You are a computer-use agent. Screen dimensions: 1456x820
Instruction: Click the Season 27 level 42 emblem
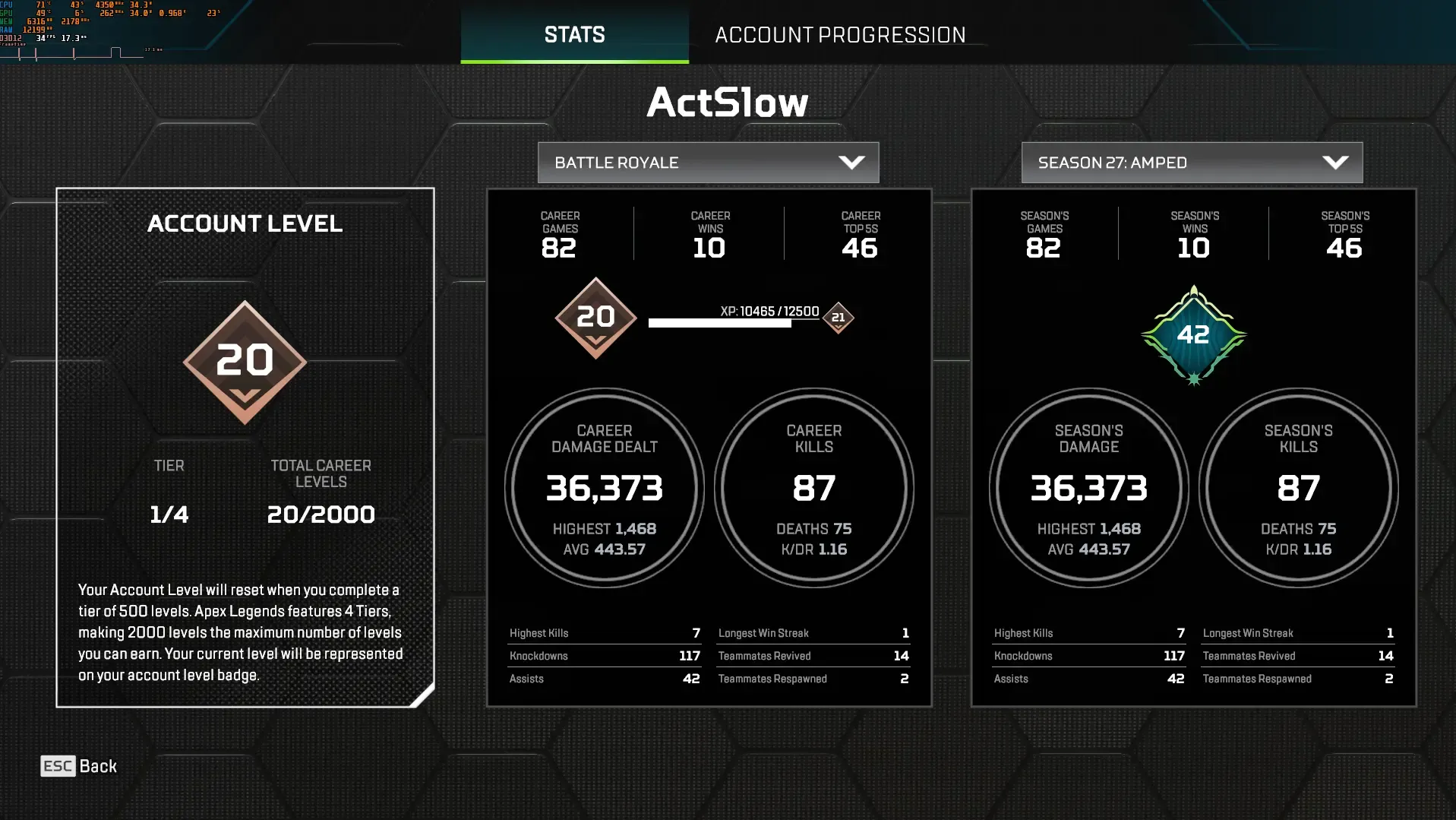pyautogui.click(x=1193, y=333)
